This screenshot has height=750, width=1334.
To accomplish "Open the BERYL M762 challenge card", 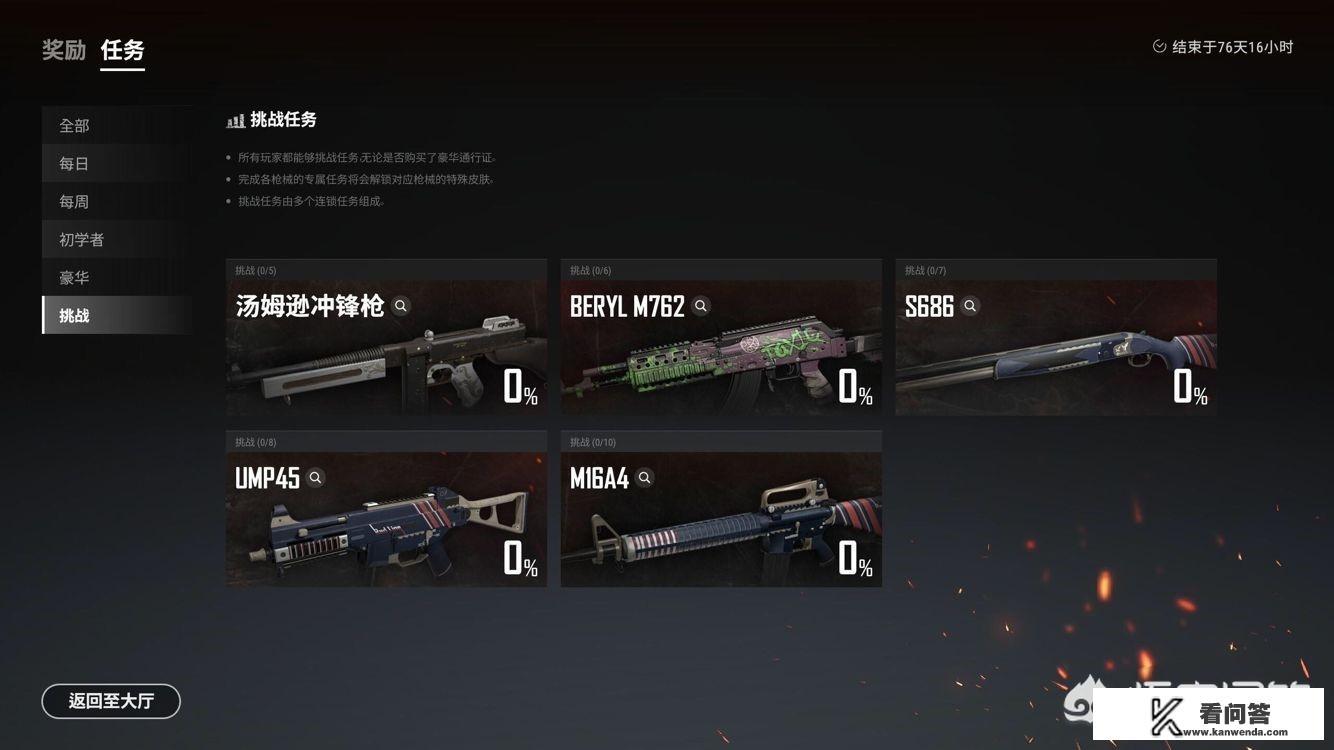I will 721,350.
